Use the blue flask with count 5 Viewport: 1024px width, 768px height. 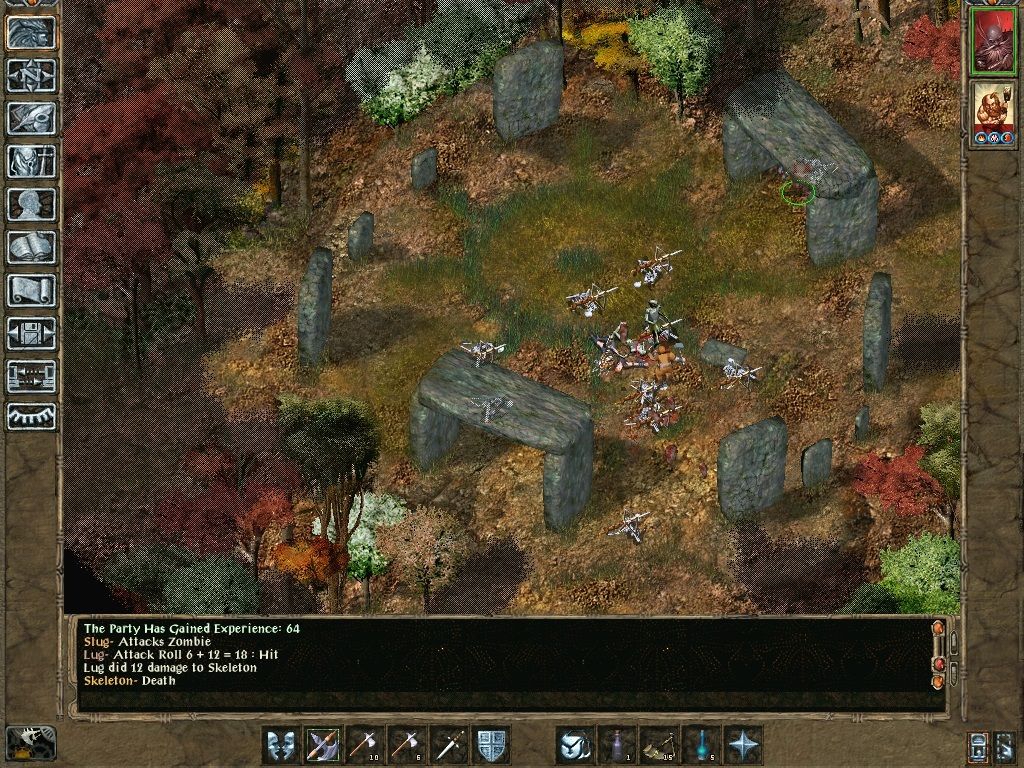(x=701, y=745)
